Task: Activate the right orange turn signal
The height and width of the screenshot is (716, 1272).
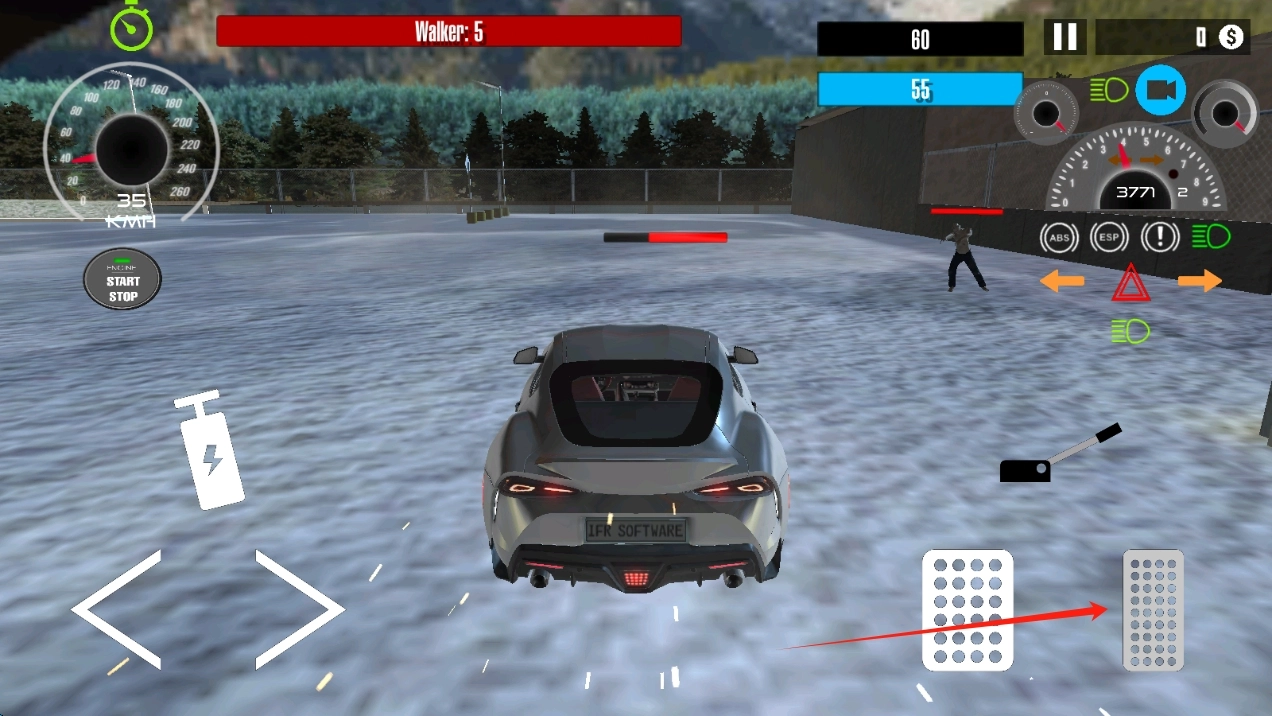Action: tap(1199, 281)
